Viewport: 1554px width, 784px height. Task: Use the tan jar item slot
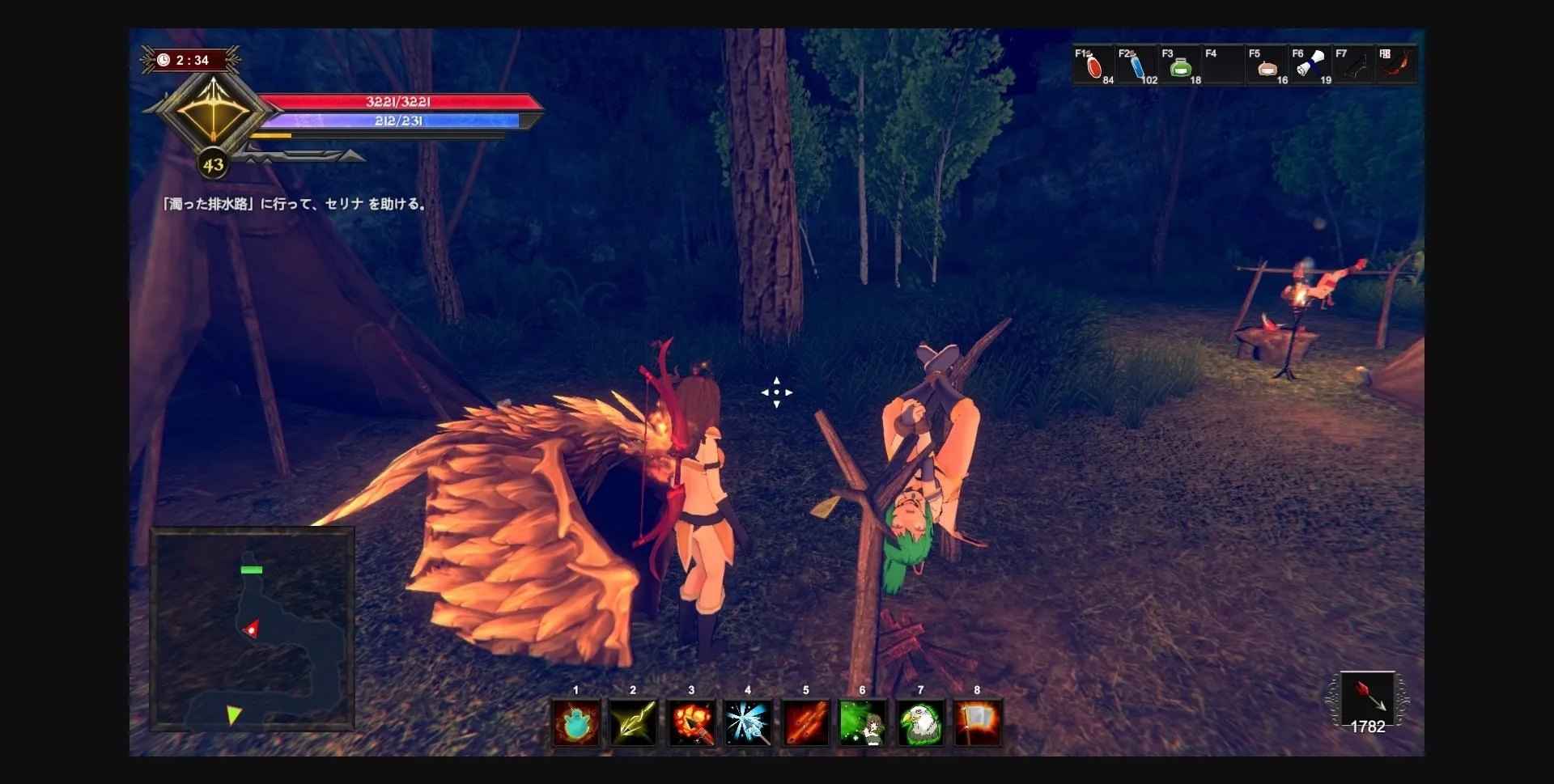click(x=1267, y=66)
